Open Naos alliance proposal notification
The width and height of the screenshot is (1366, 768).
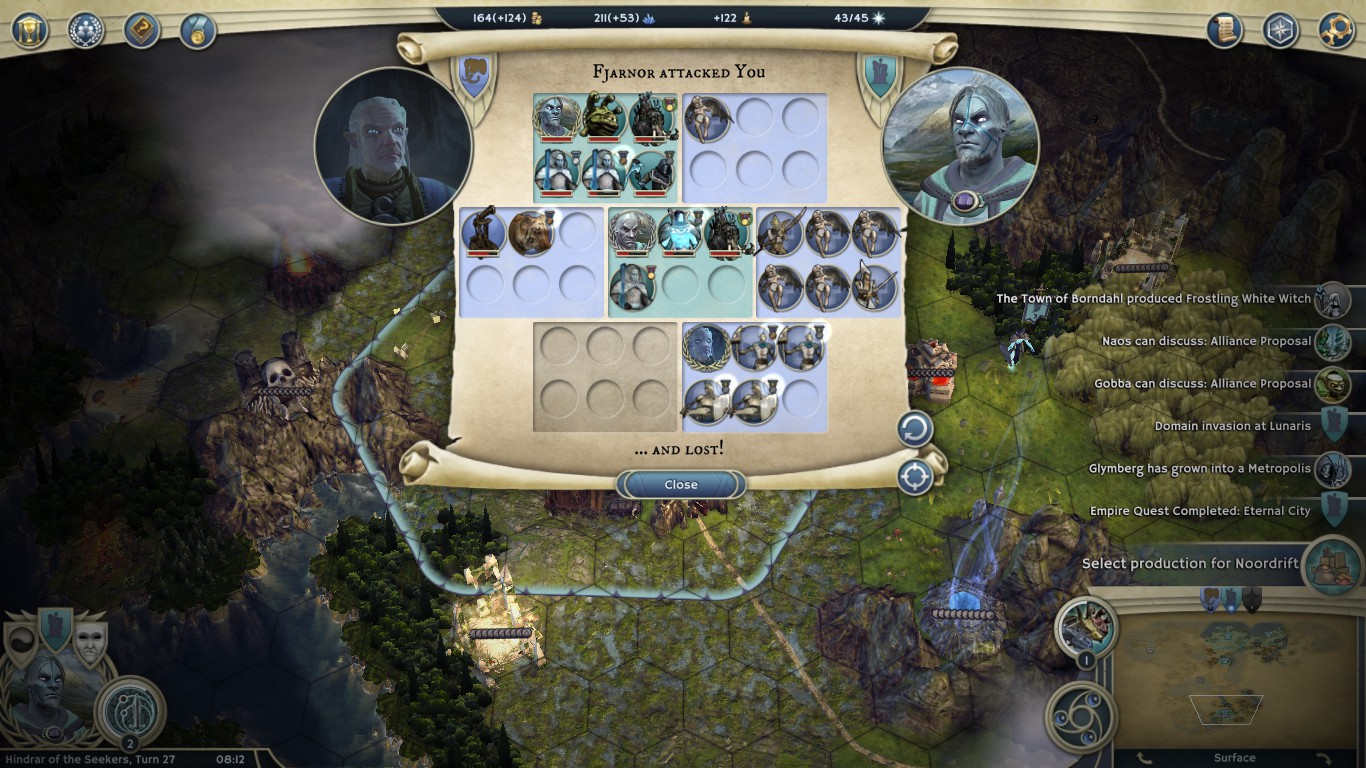click(x=1333, y=342)
